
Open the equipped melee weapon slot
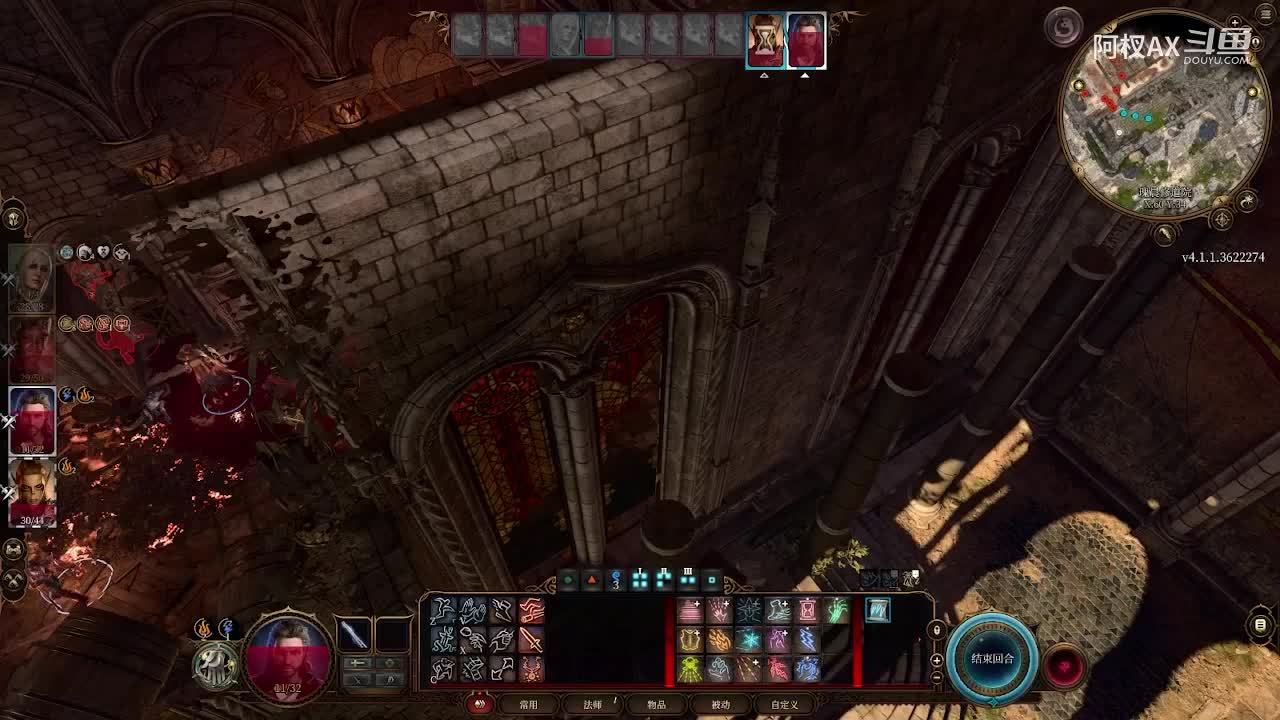354,634
